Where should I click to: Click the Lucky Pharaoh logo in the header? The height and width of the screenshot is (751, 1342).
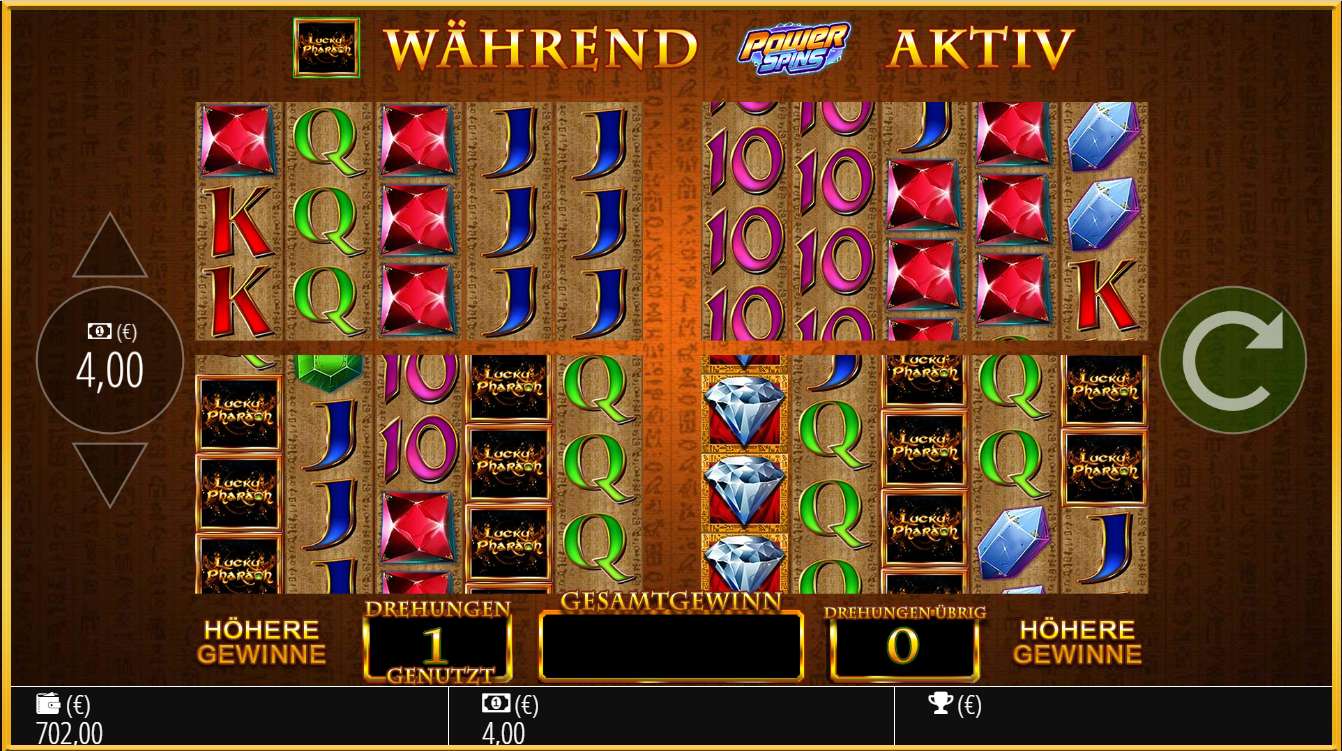click(x=325, y=47)
